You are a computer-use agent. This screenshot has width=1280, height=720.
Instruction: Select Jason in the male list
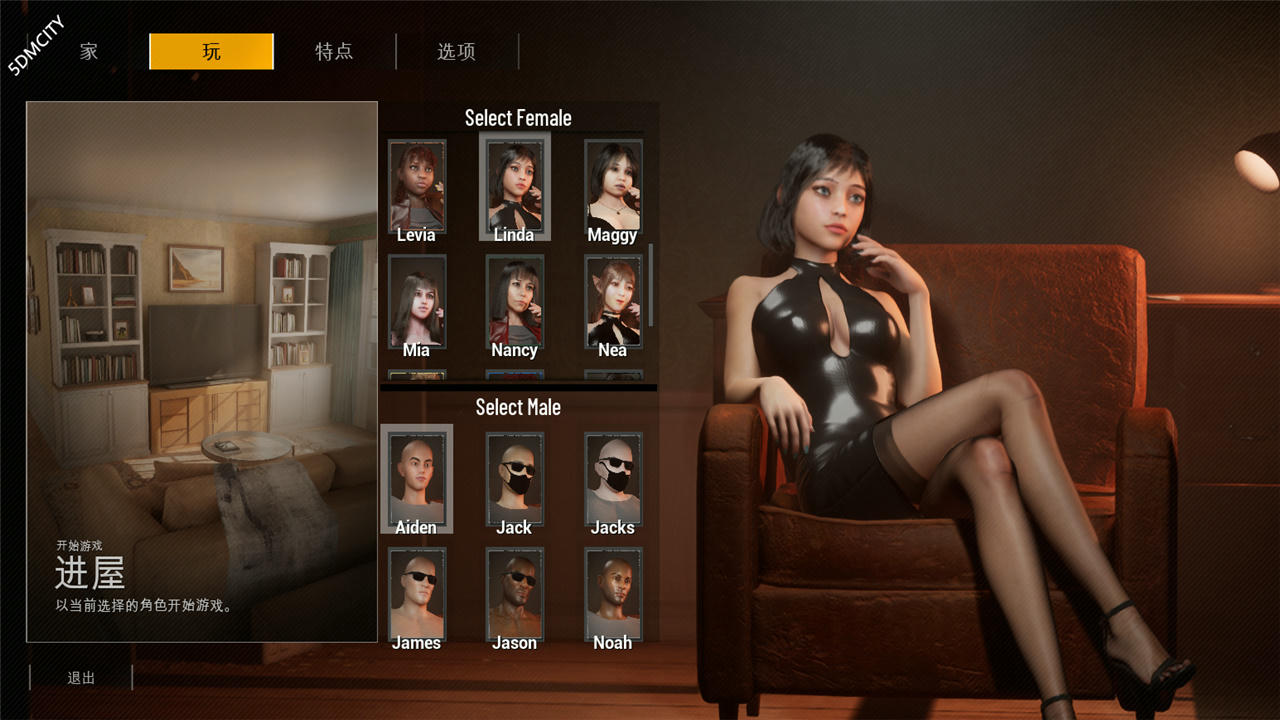tap(514, 592)
